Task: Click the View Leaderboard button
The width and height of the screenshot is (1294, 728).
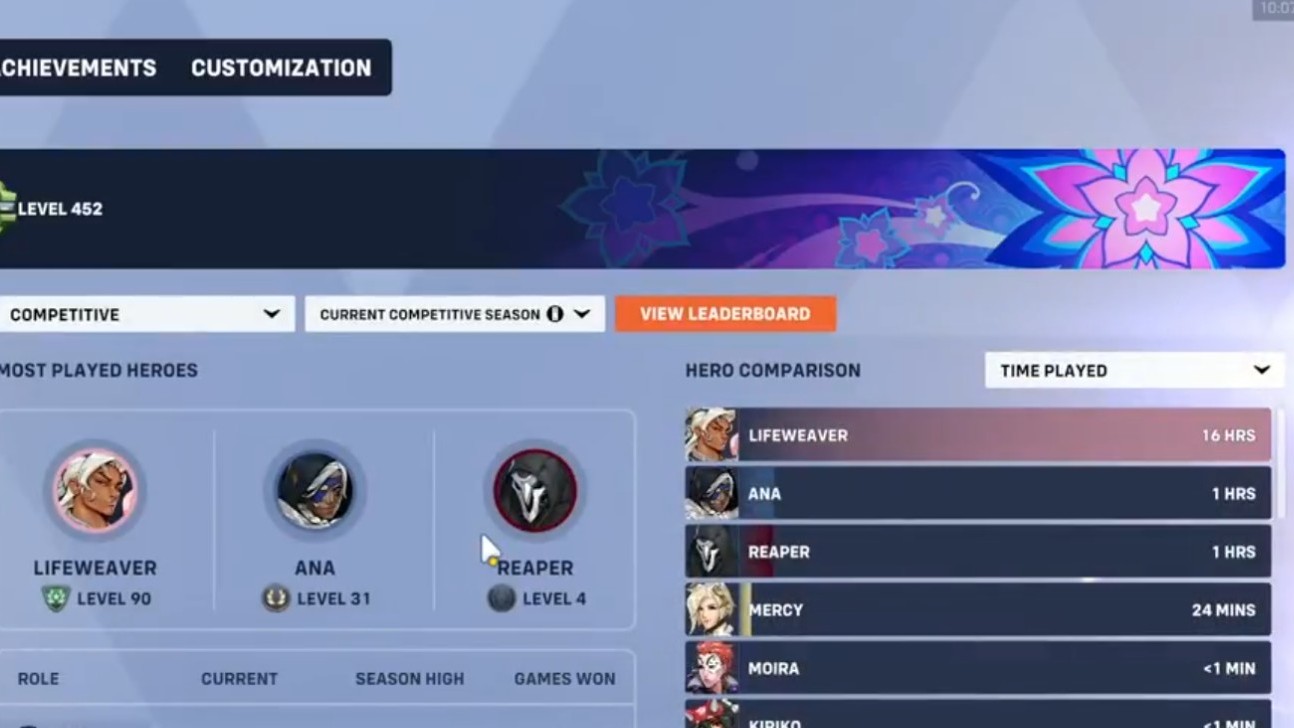Action: click(725, 313)
